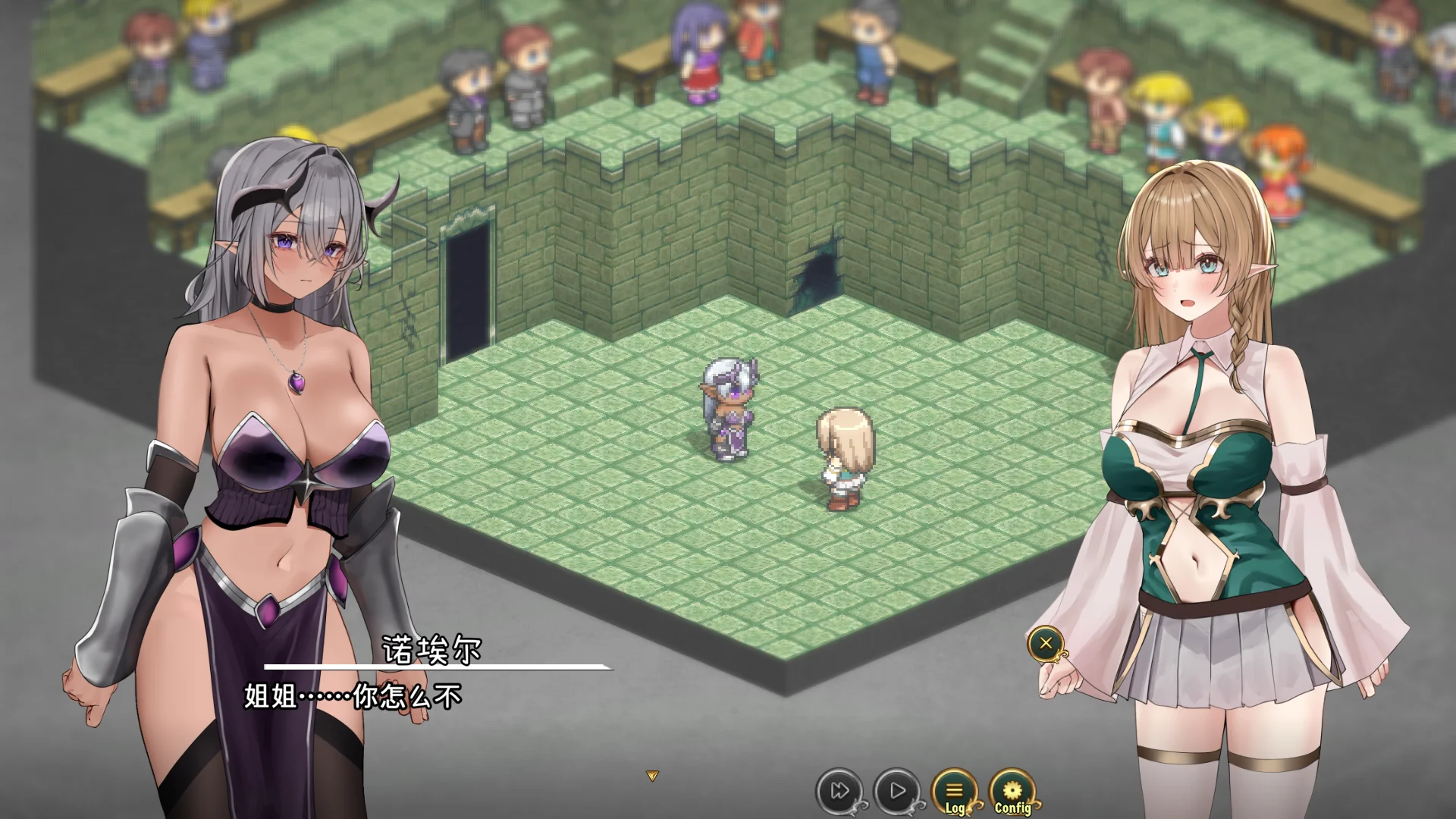The height and width of the screenshot is (819, 1456).
Task: Click the Config button label
Action: 1013,808
